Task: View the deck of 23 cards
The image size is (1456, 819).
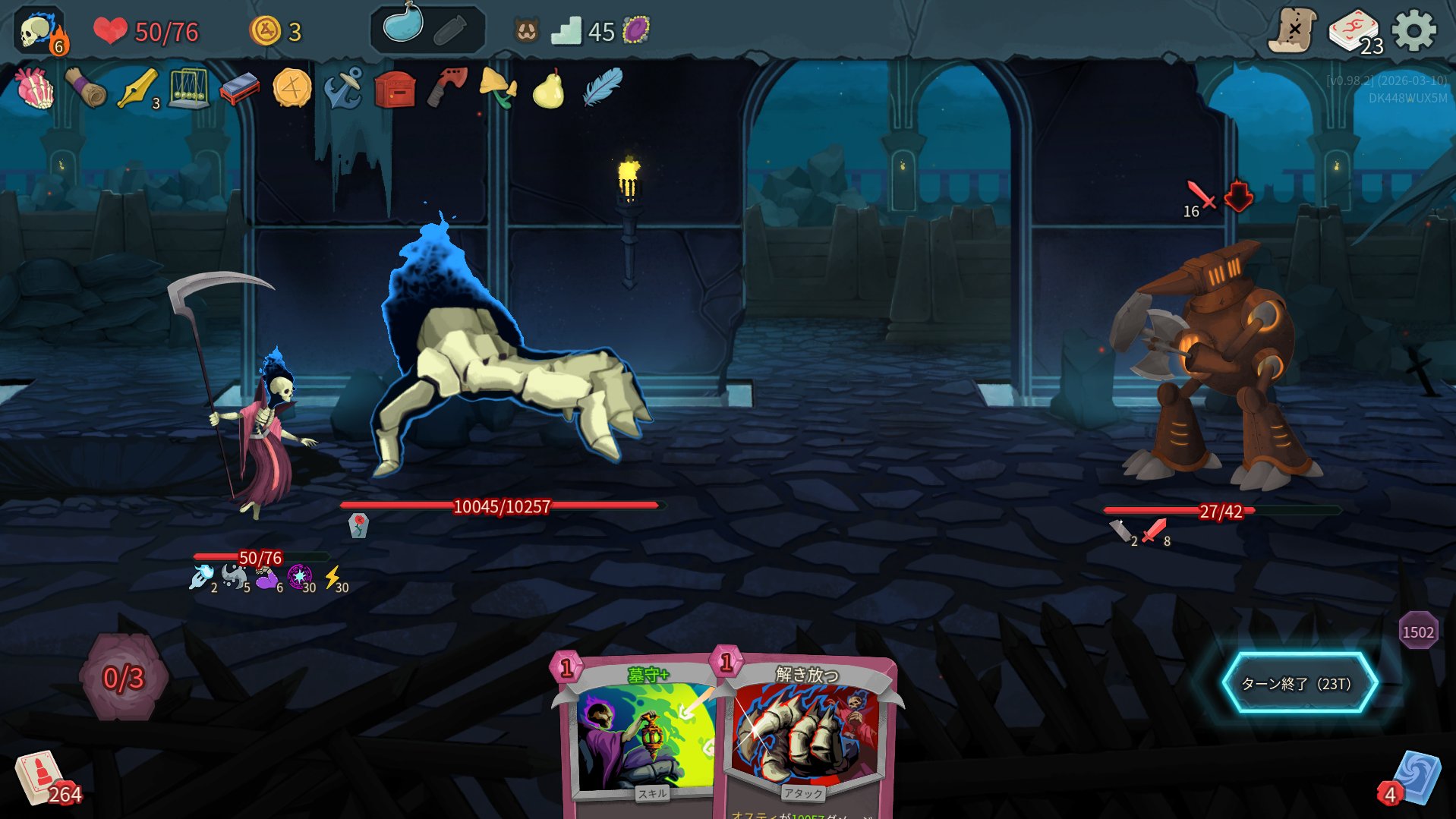Action: [1354, 32]
